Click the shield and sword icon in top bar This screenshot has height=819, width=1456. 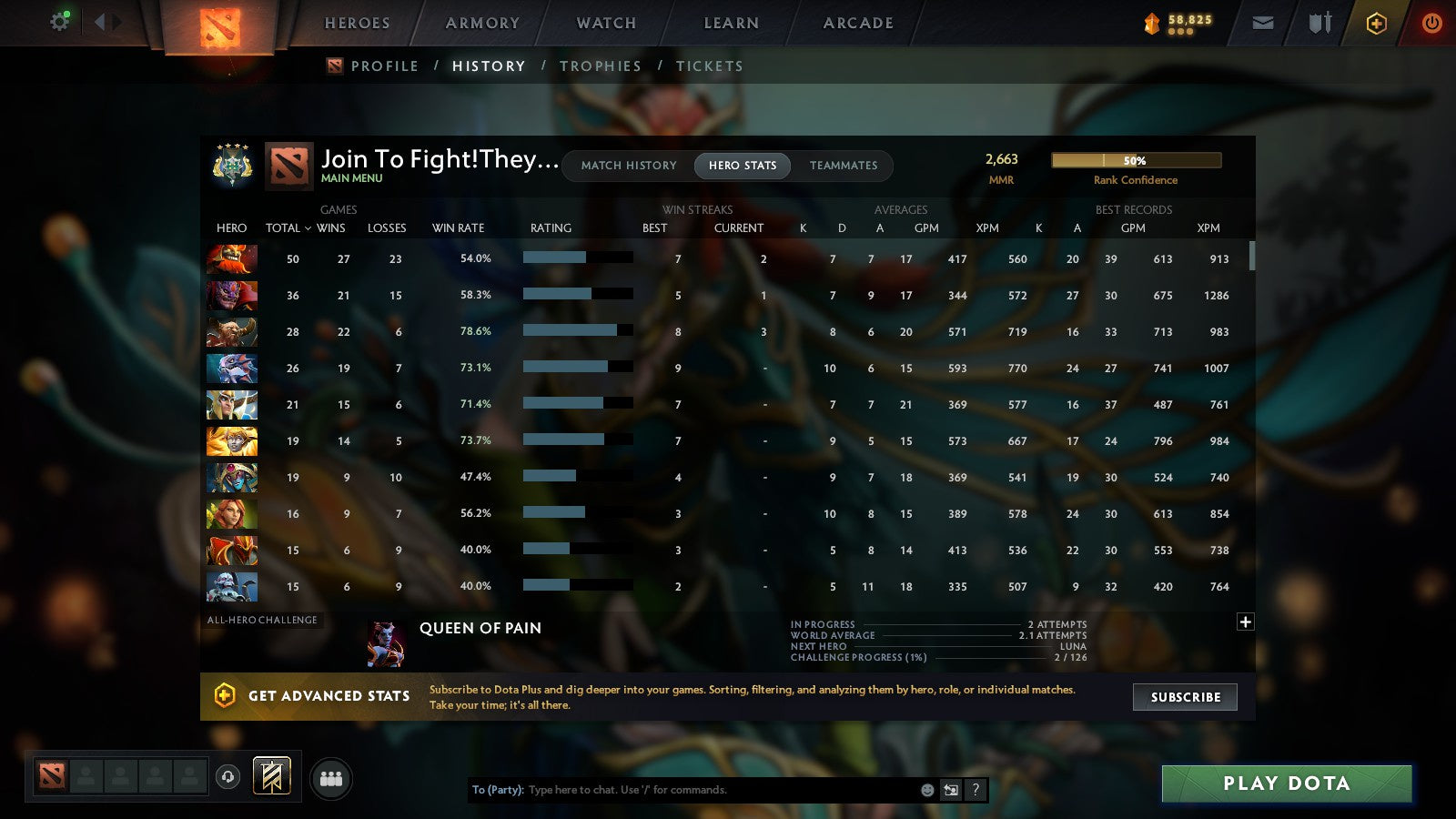pyautogui.click(x=1319, y=23)
